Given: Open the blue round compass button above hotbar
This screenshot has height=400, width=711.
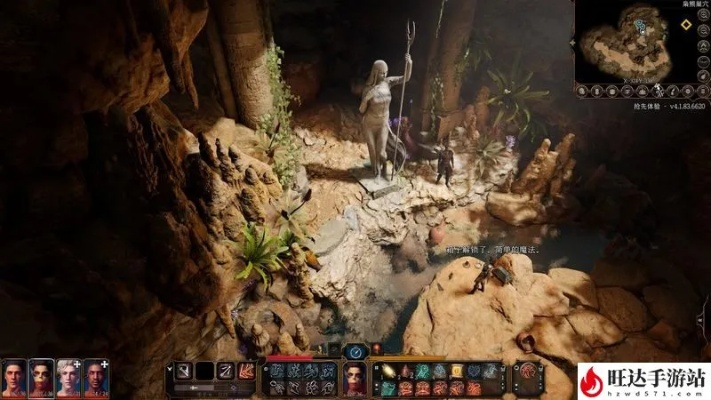Looking at the screenshot, I should click(x=355, y=351).
